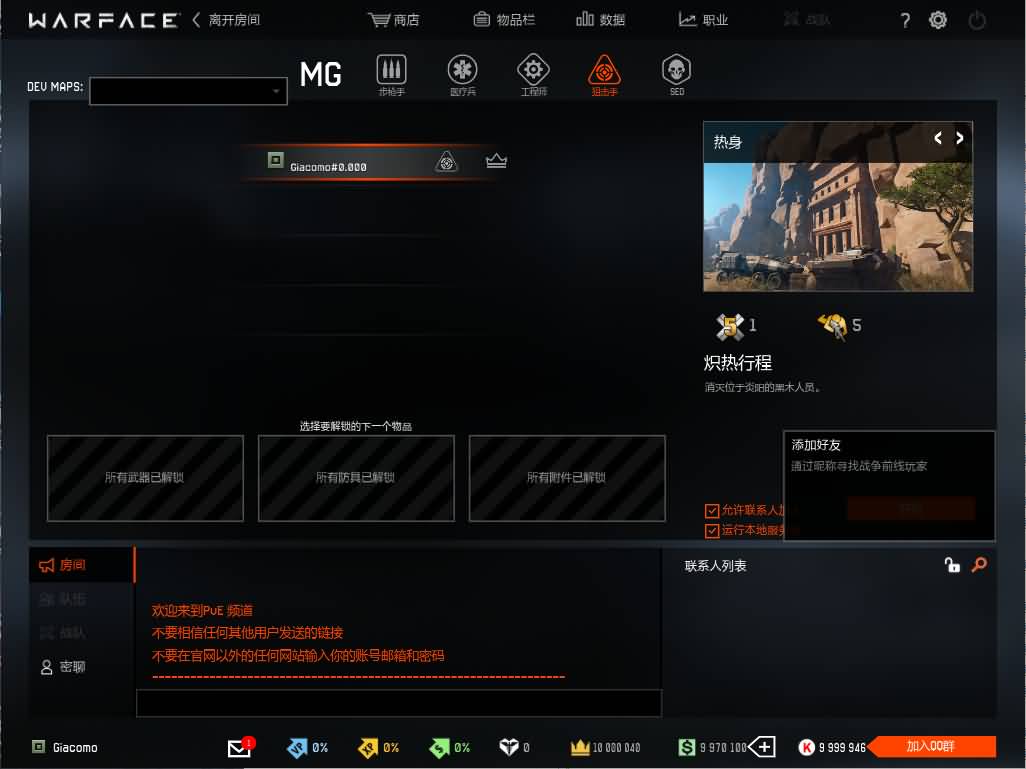Show the previous mission with left arrow

(x=938, y=139)
